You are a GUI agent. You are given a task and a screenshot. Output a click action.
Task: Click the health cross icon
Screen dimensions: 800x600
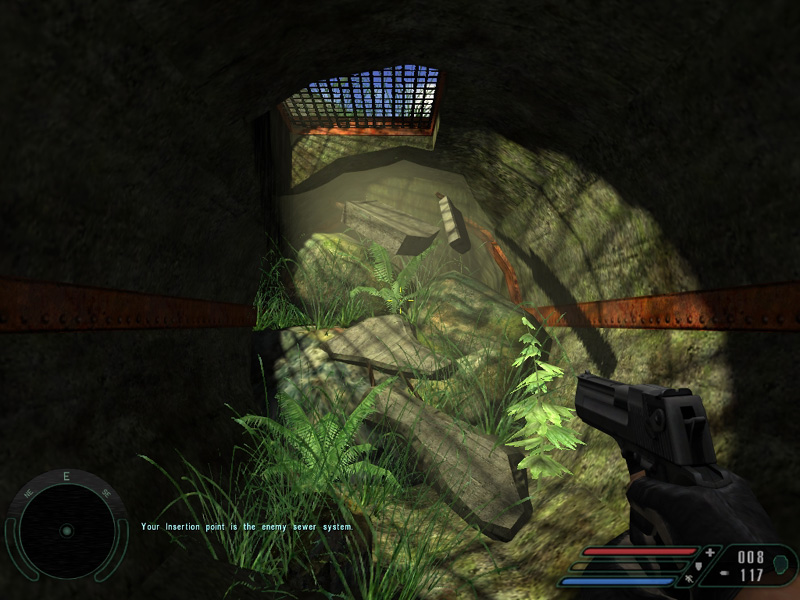(x=710, y=552)
